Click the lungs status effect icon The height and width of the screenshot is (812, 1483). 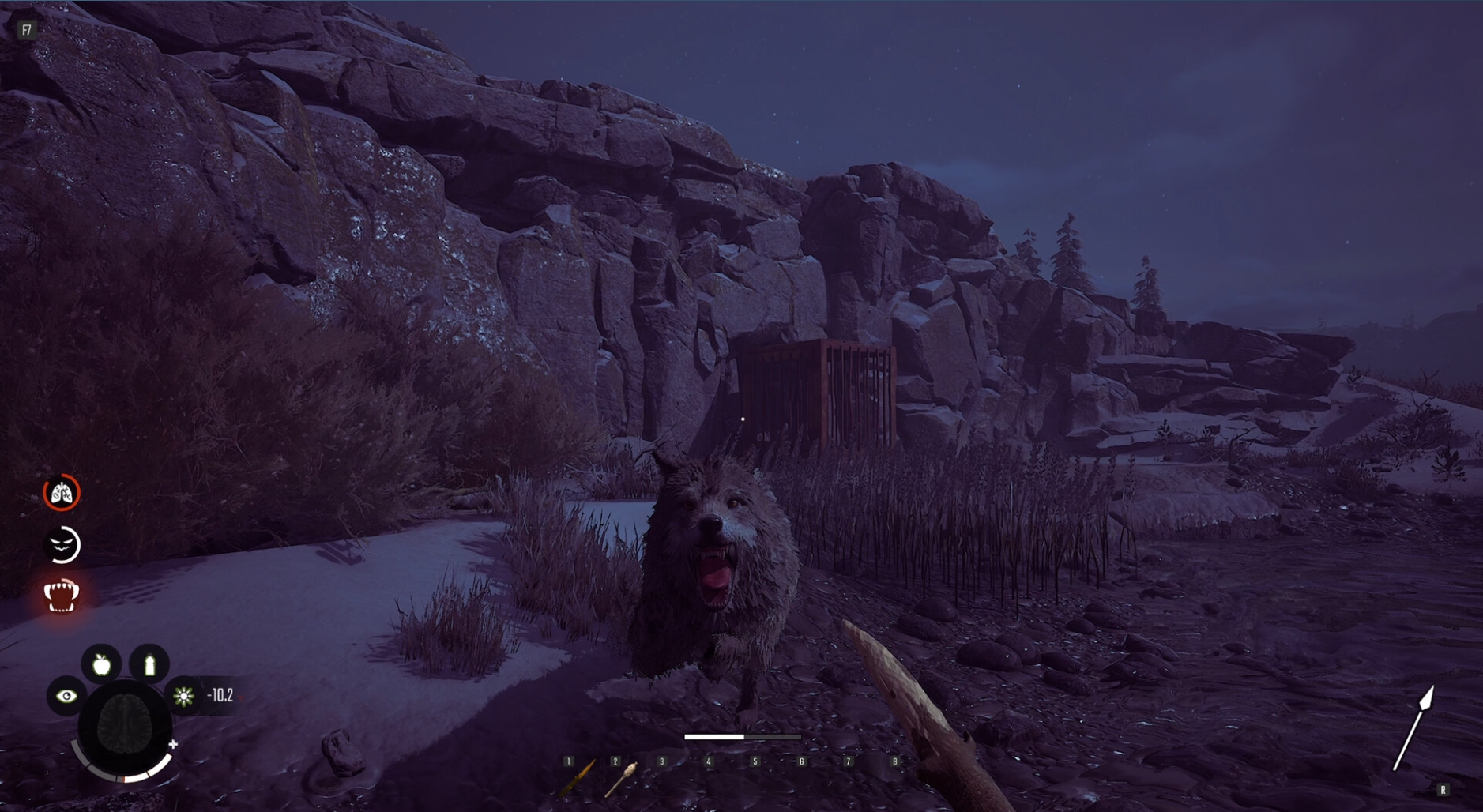pos(62,494)
